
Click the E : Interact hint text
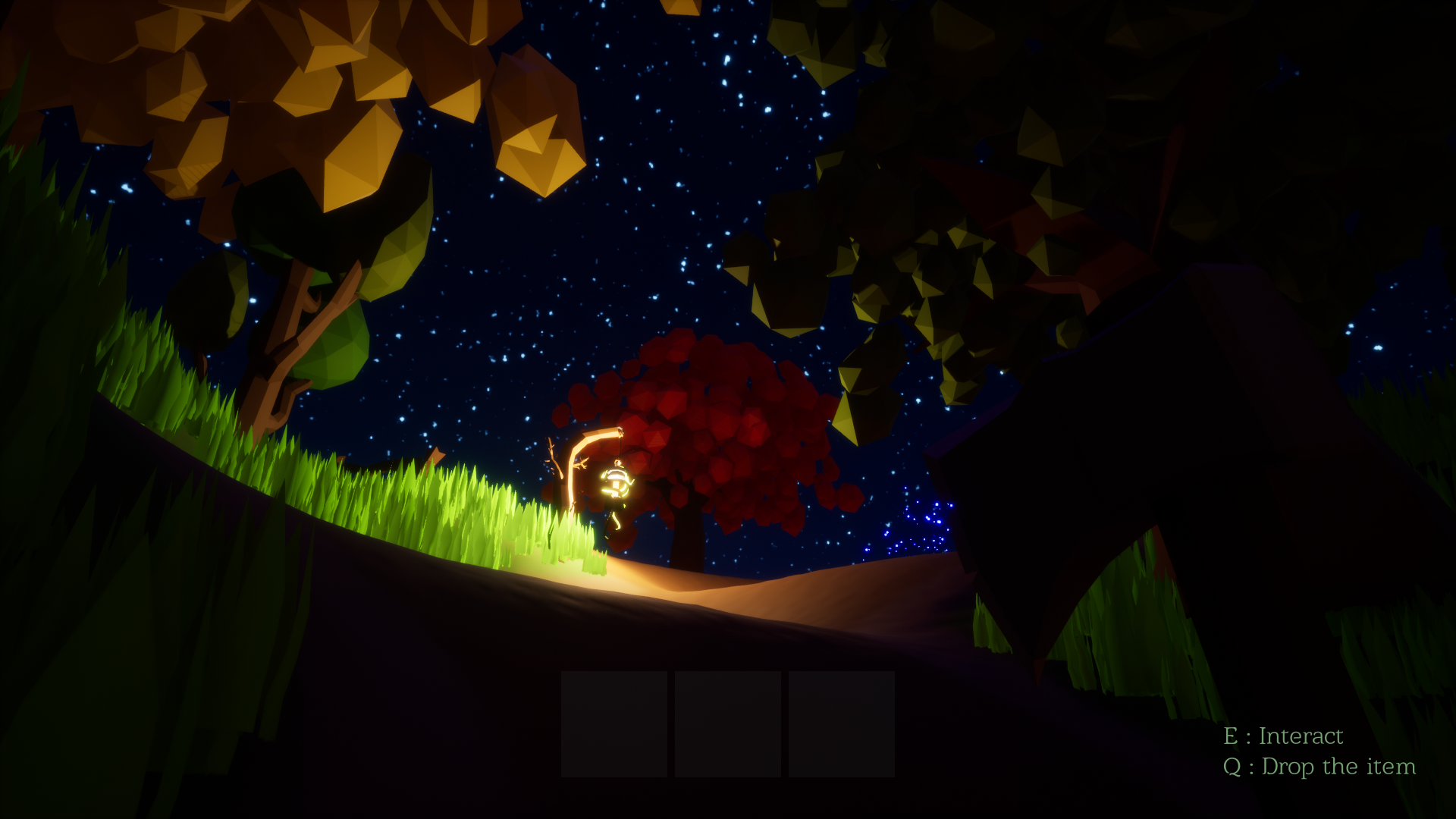click(1284, 735)
